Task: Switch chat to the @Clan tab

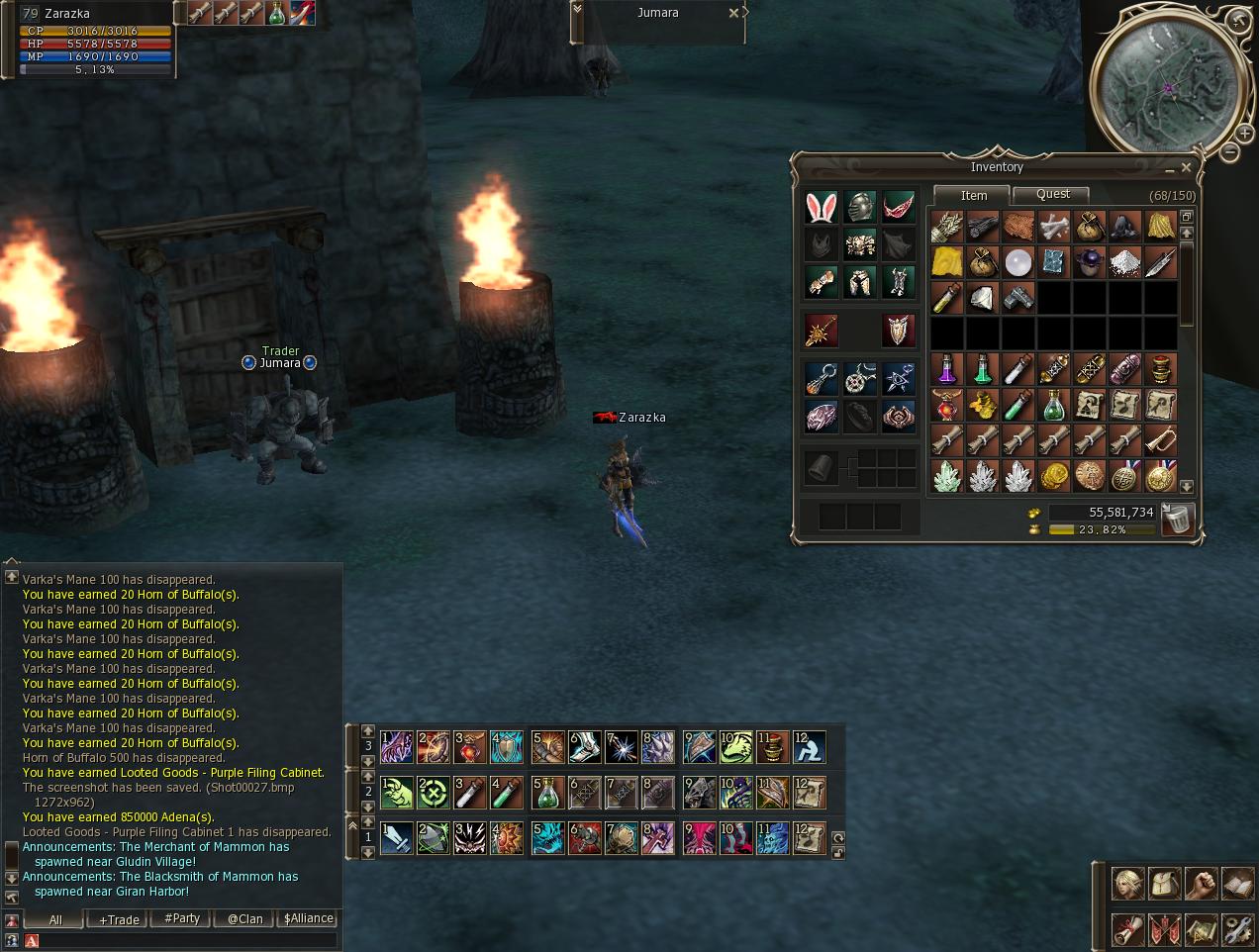Action: (244, 919)
